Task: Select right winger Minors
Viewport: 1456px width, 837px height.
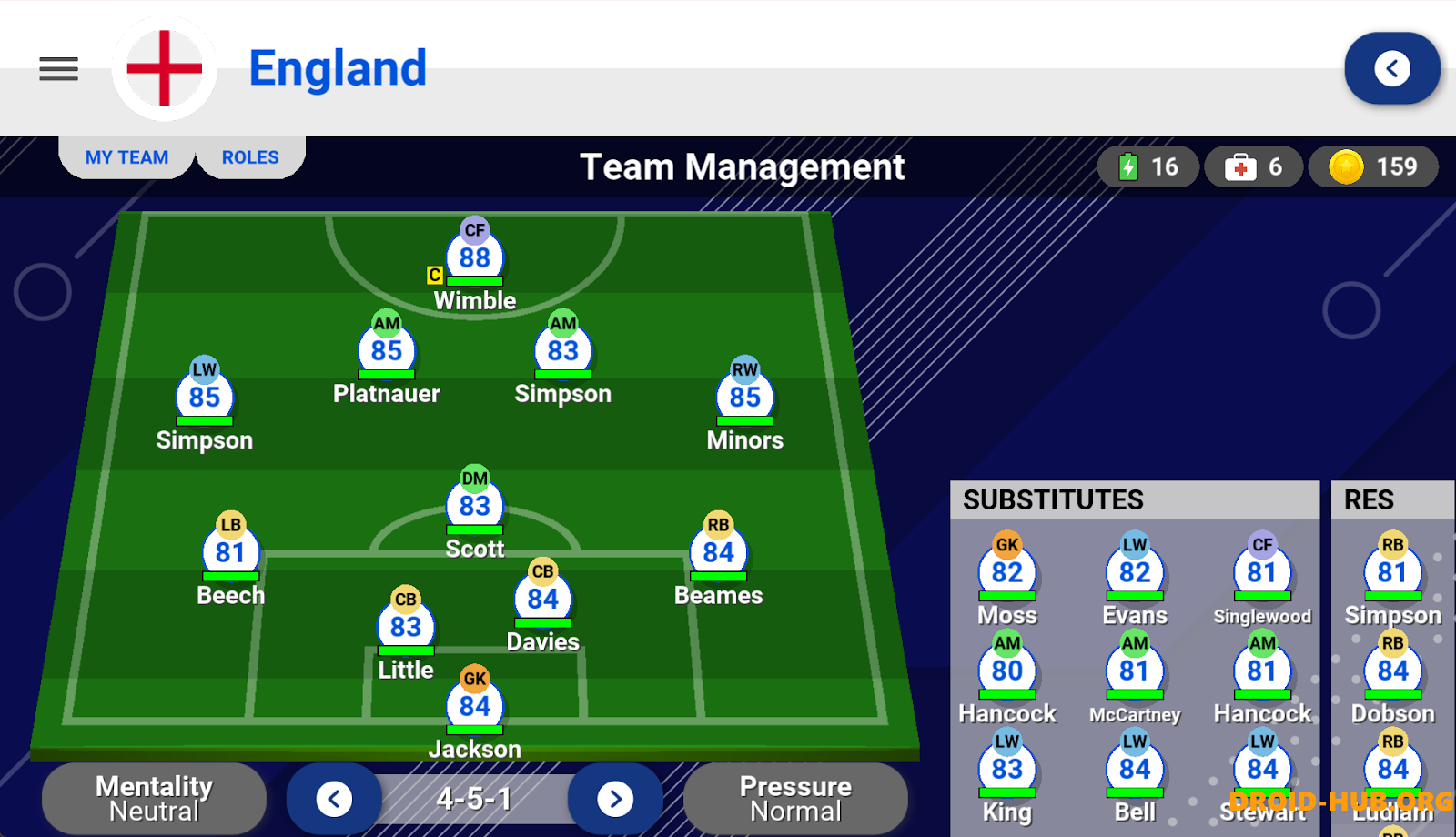Action: (744, 397)
